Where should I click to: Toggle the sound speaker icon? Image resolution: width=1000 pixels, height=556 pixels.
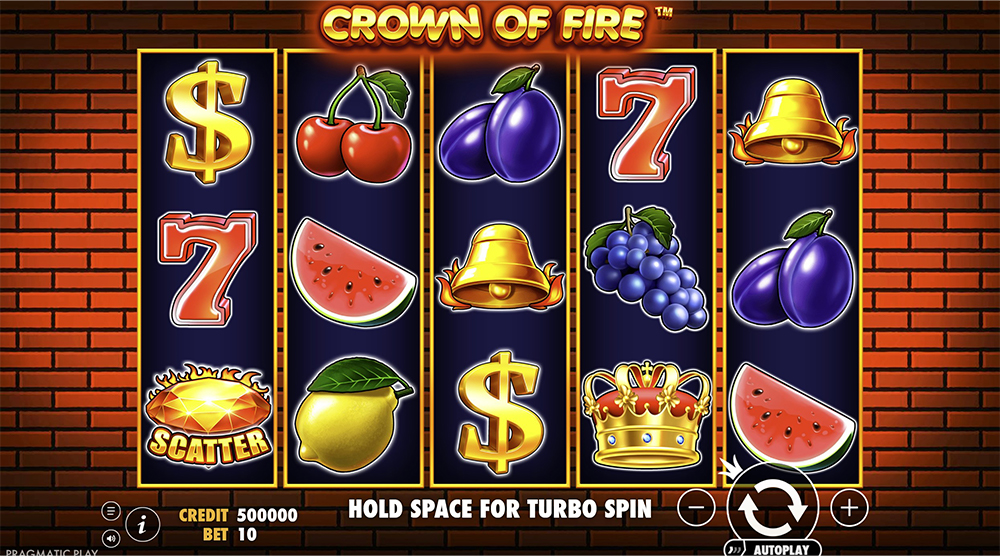click(111, 537)
